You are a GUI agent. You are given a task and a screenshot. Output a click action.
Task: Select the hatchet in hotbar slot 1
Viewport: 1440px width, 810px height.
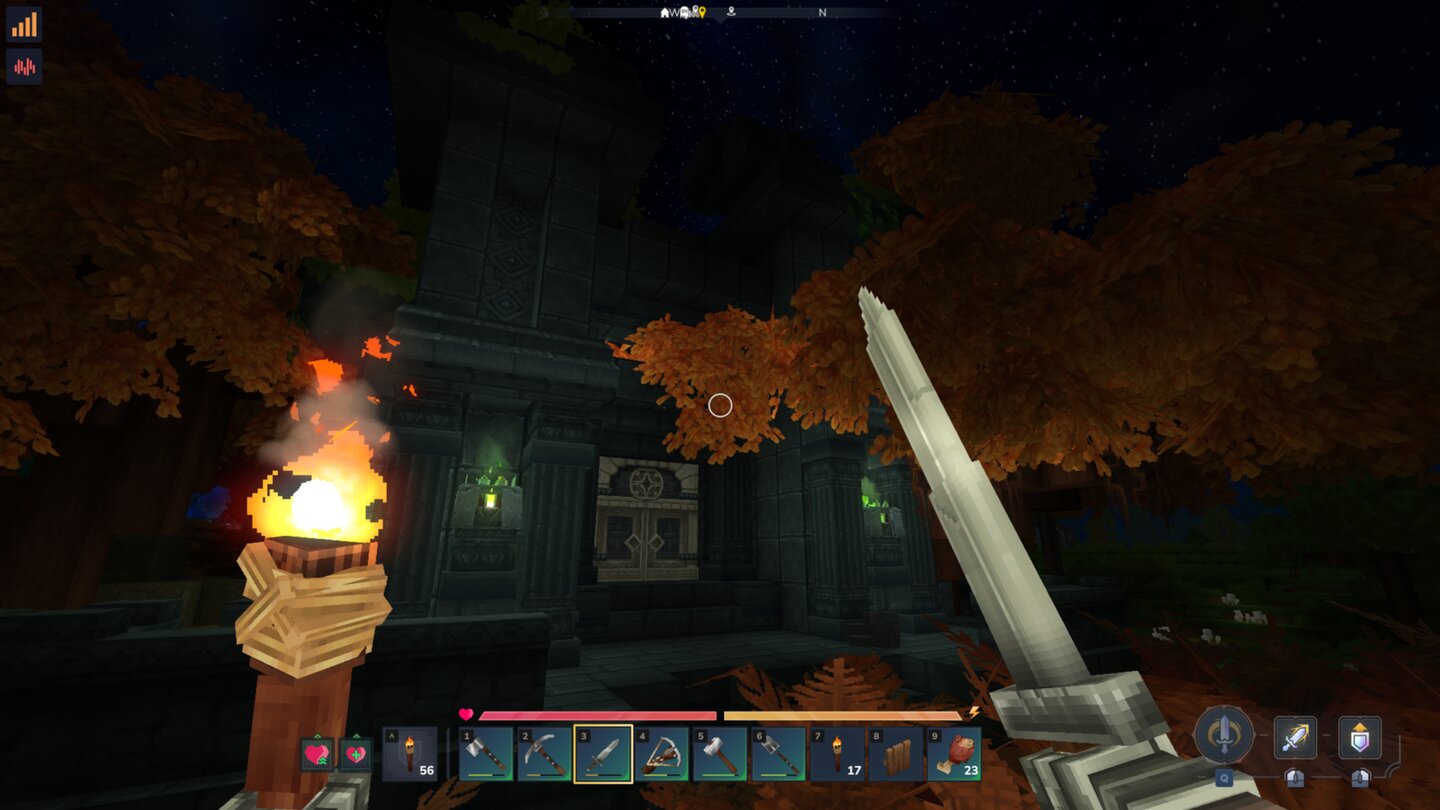point(487,755)
